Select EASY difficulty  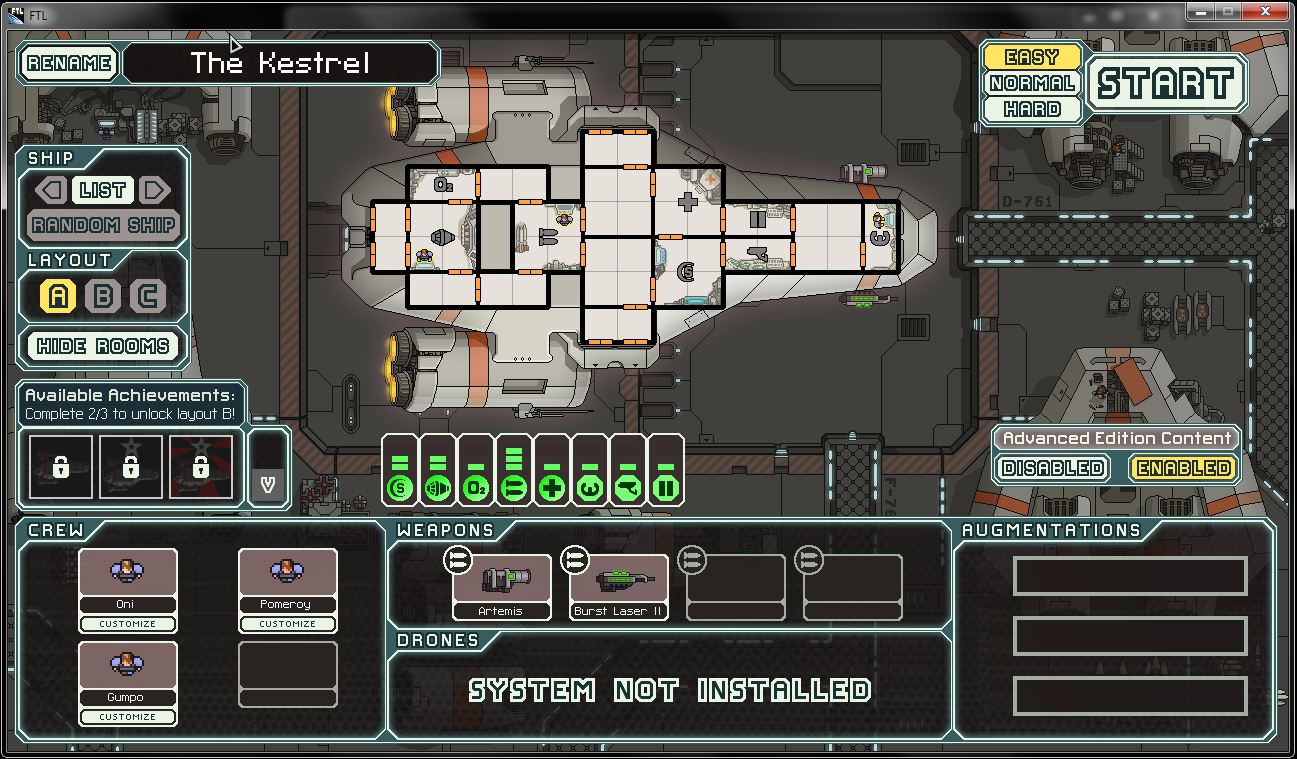point(1031,57)
